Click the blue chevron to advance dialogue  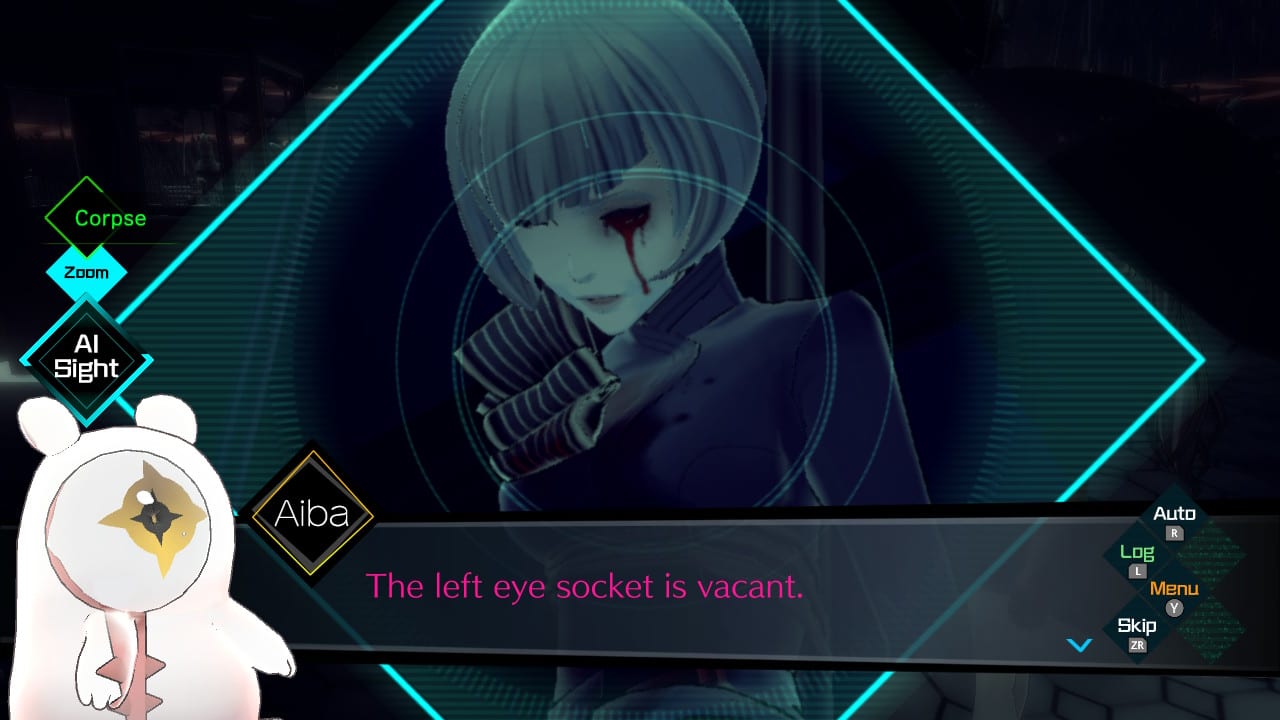(1080, 645)
